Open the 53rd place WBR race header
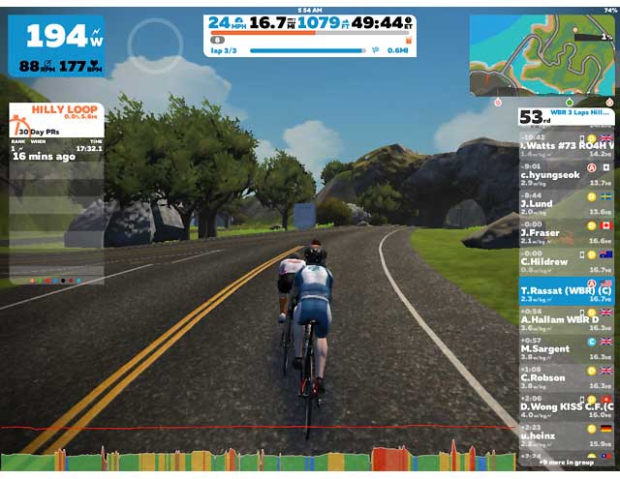The image size is (620, 479). coord(567,117)
